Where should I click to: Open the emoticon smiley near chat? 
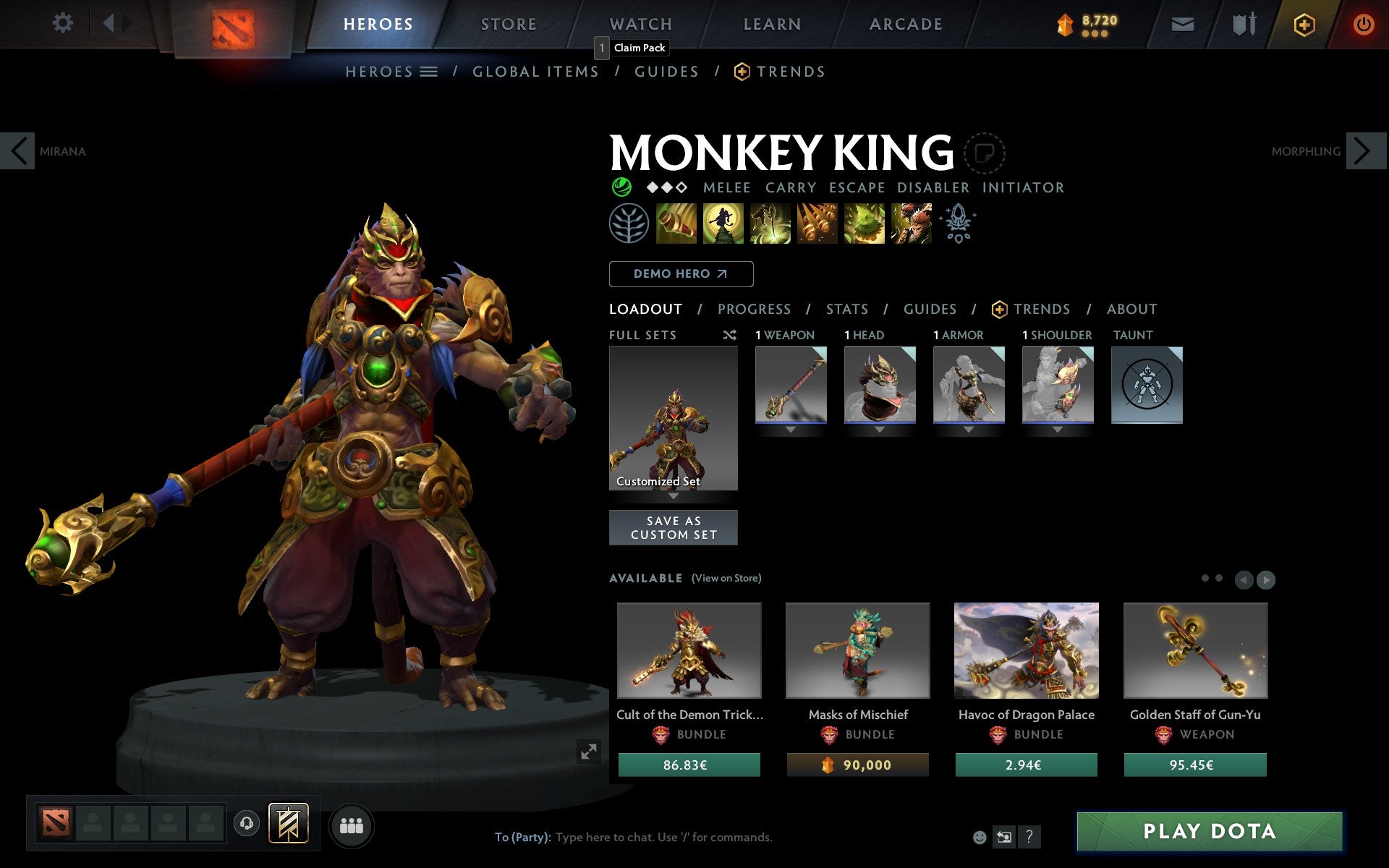[x=980, y=838]
